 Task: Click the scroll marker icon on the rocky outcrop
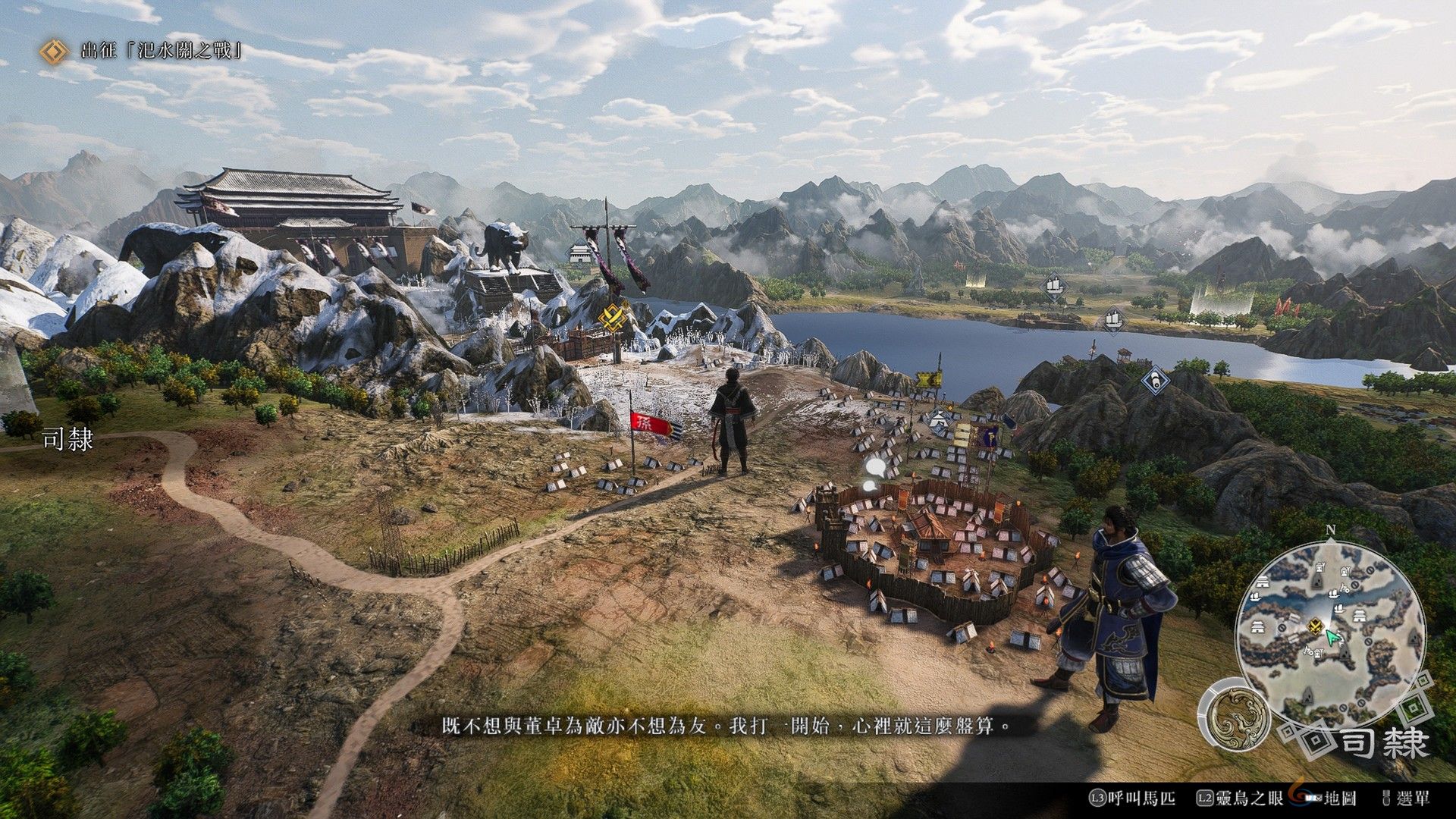click(x=1156, y=381)
